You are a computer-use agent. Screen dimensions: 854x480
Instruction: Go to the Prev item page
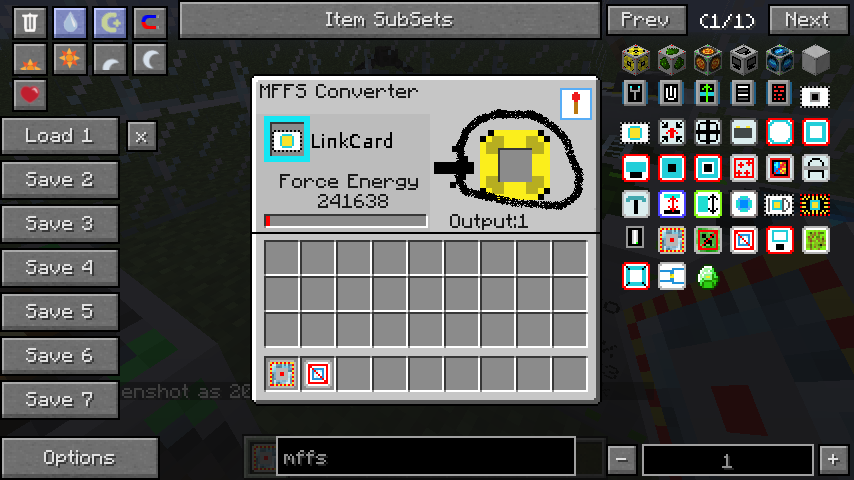[x=646, y=20]
